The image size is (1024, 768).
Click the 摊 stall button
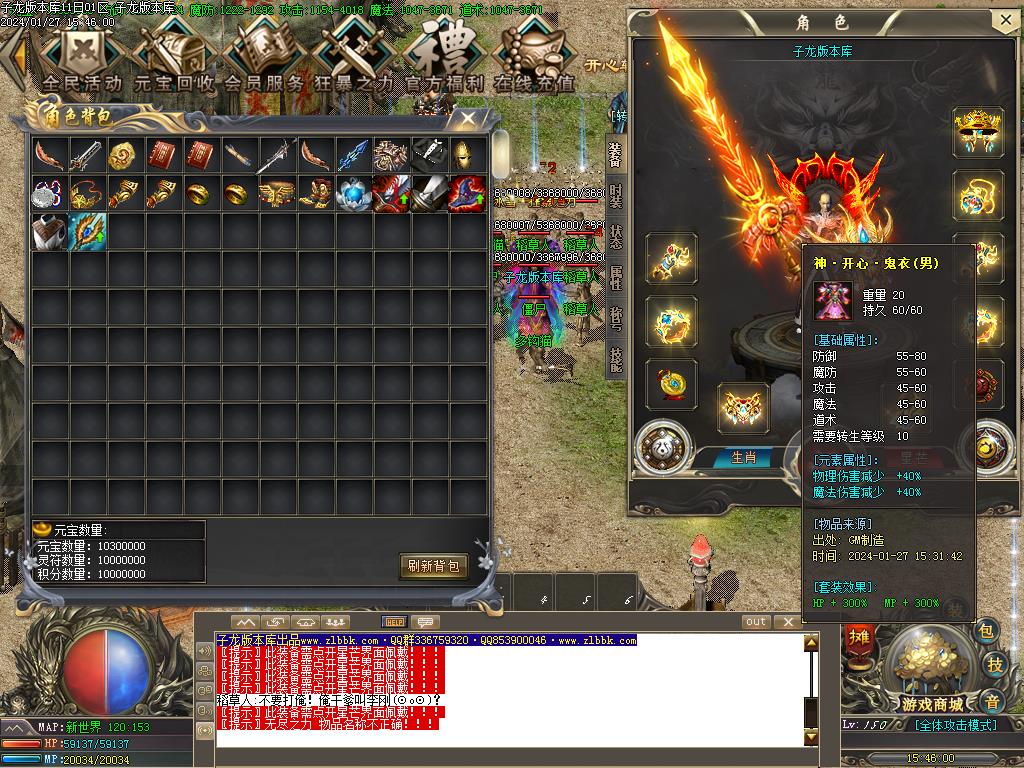click(x=859, y=636)
